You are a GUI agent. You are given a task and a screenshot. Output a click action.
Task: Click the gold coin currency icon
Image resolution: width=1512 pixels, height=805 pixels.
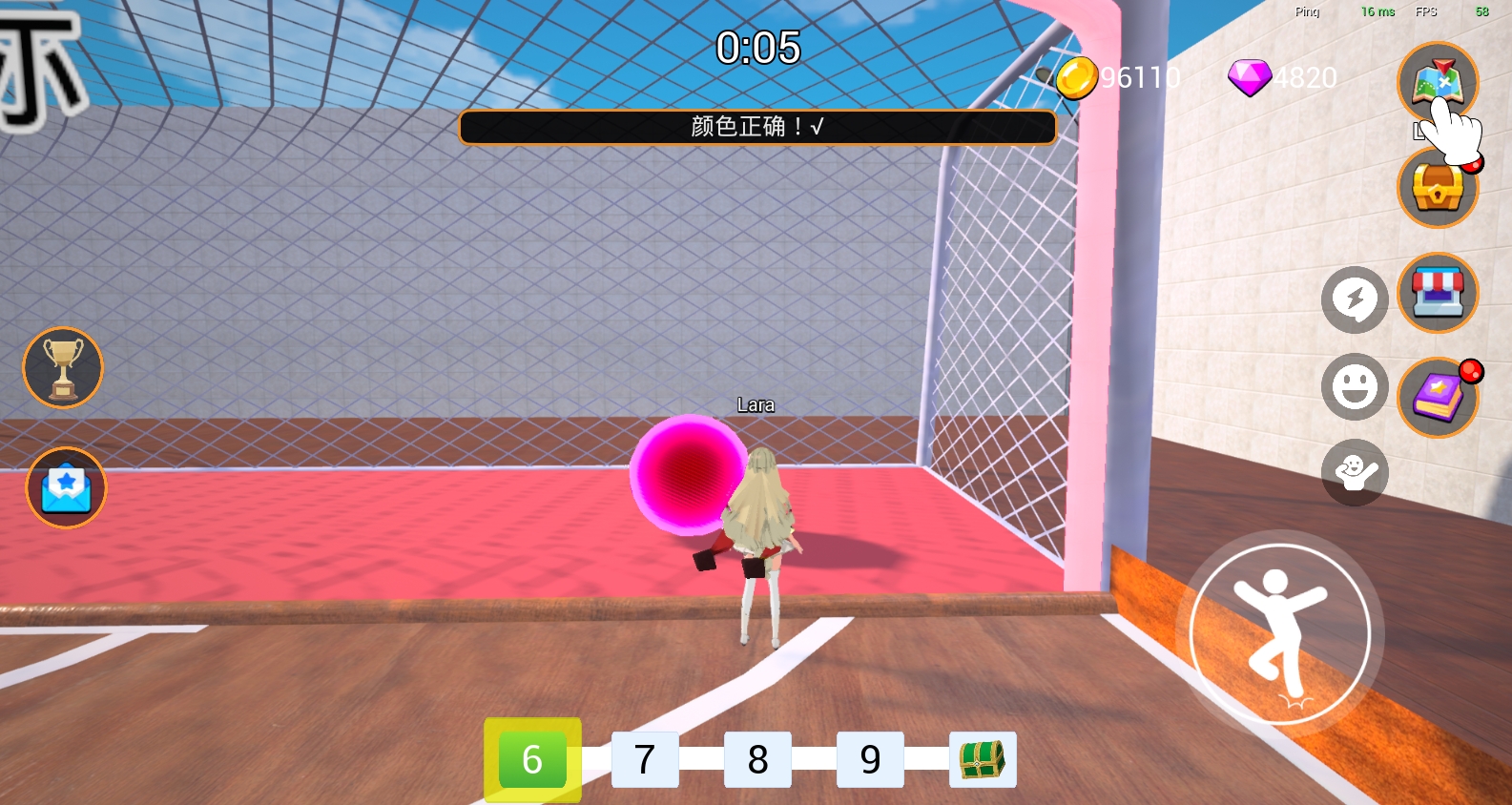[x=1076, y=78]
